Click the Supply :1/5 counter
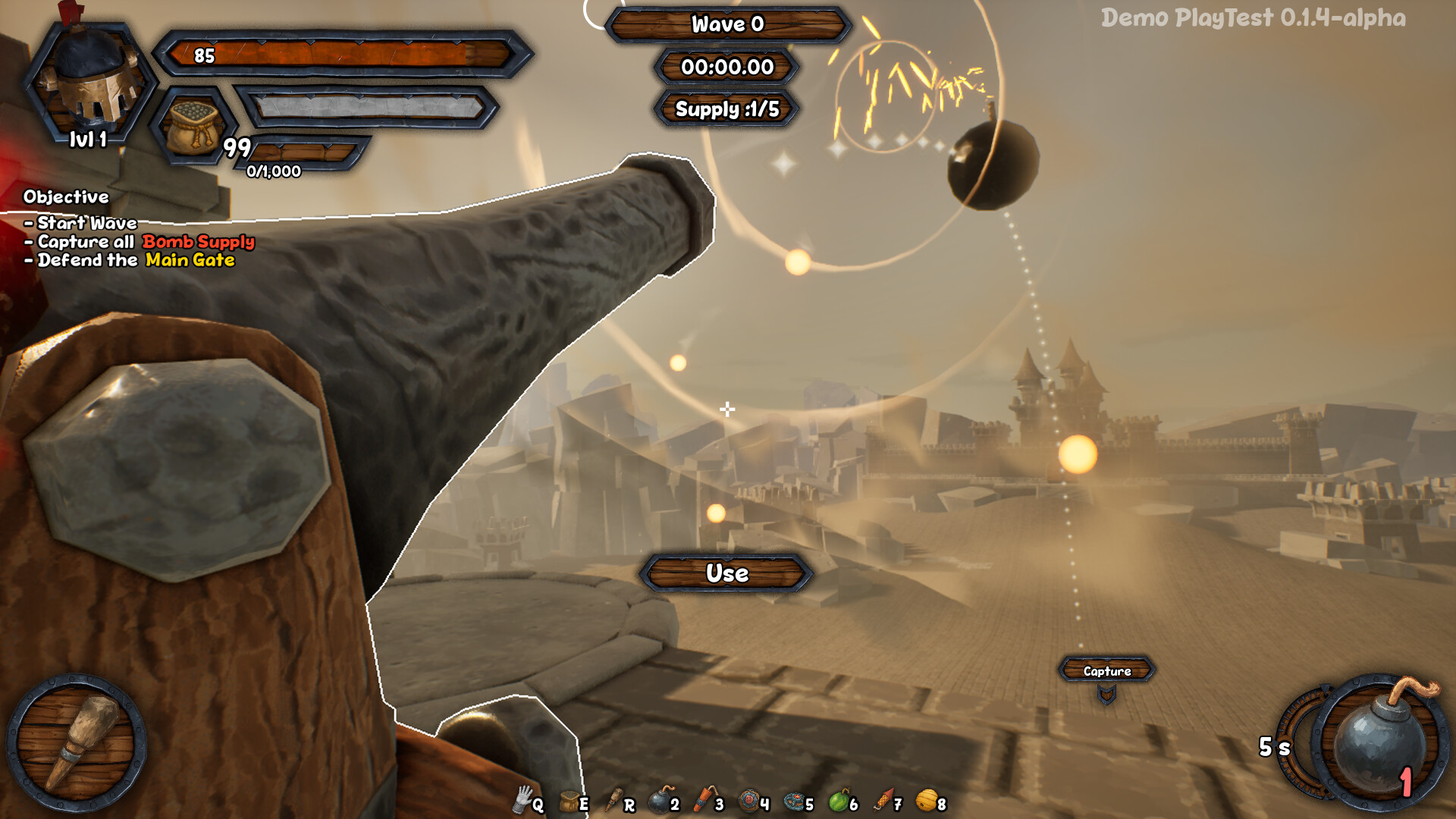Image resolution: width=1456 pixels, height=819 pixels. click(x=726, y=108)
